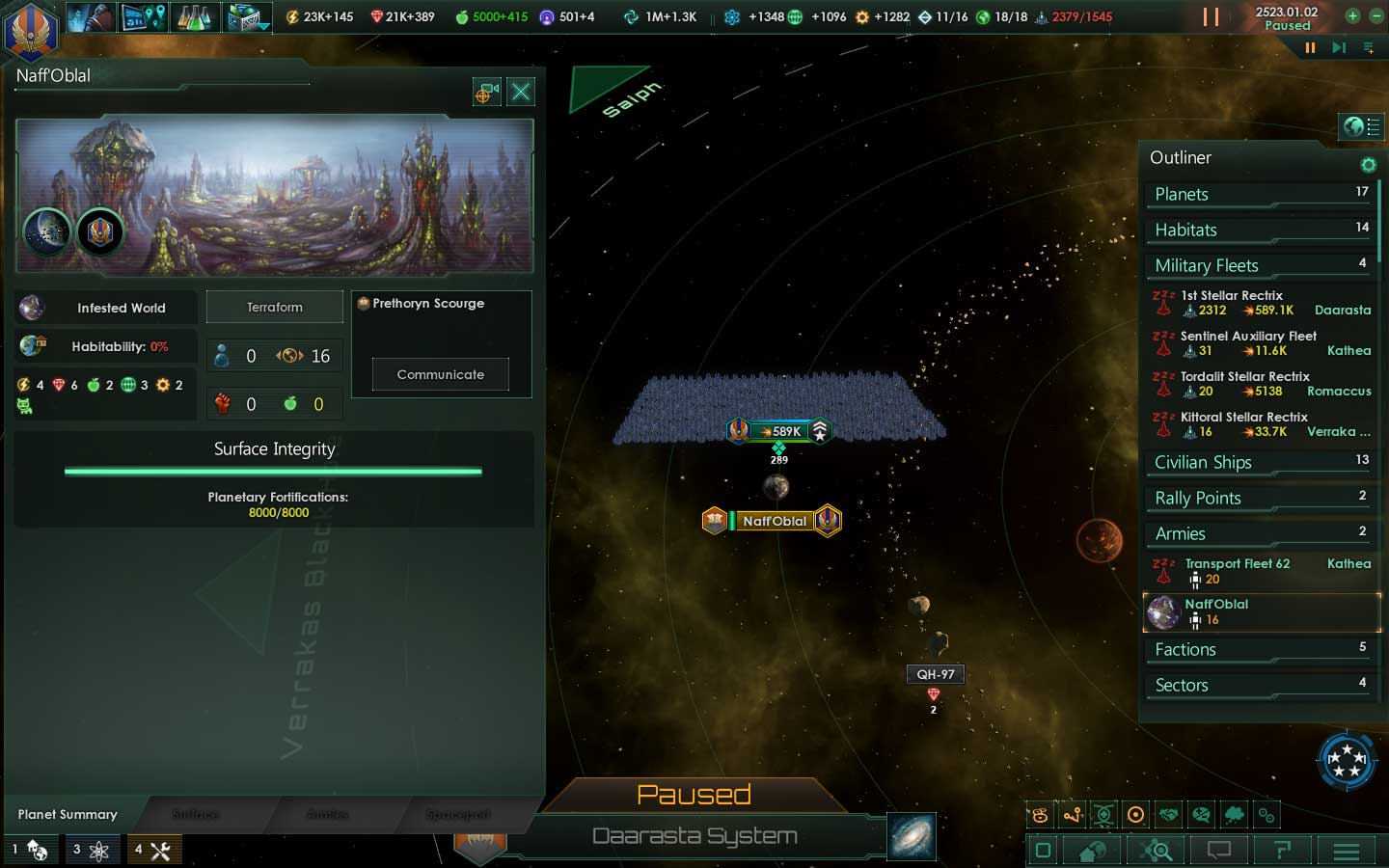1389x868 pixels.
Task: Select Naff'Oblal in the Outliner
Action: click(1239, 611)
